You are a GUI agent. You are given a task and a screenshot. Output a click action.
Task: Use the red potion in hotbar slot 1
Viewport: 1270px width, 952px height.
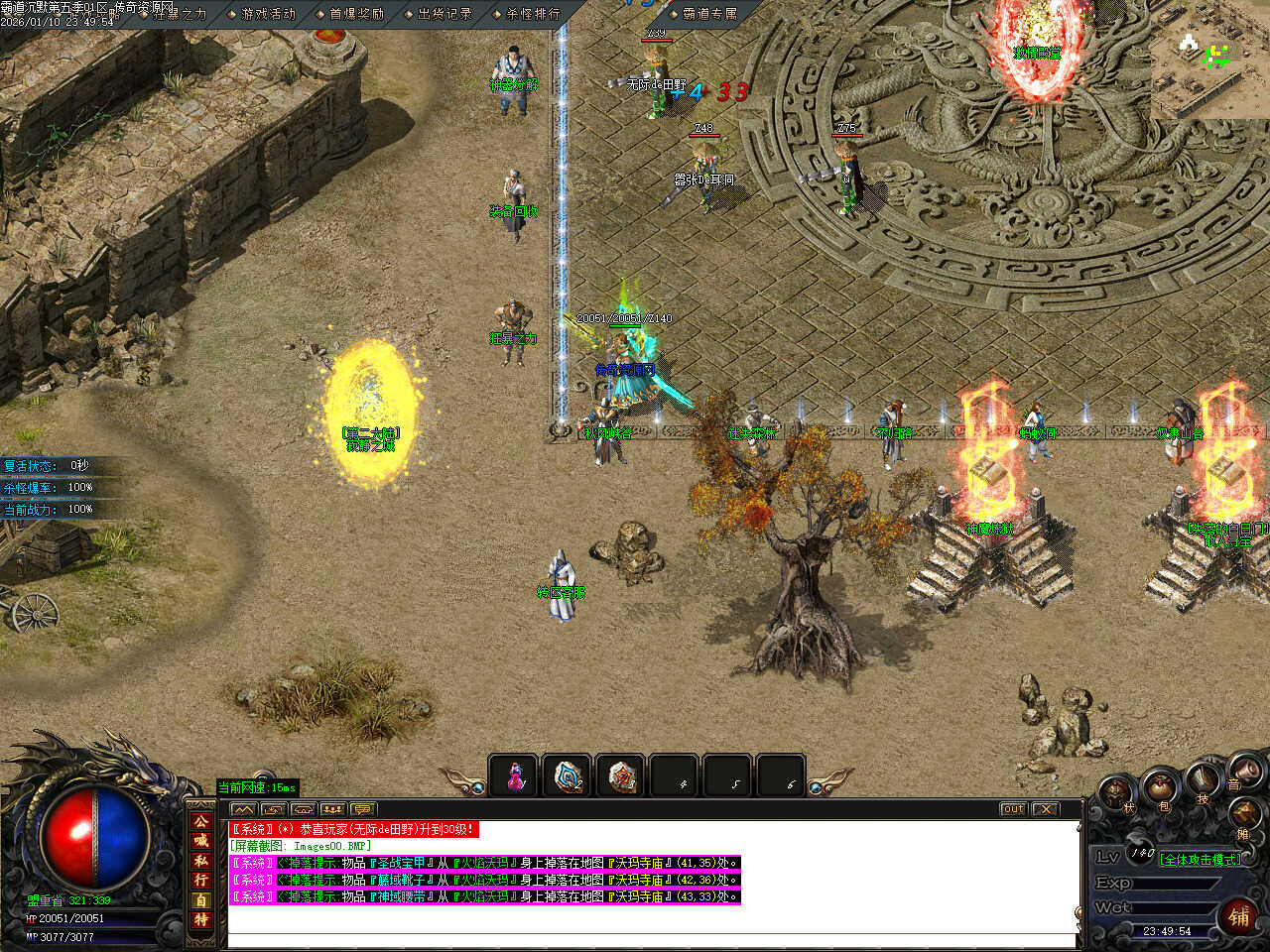point(515,776)
